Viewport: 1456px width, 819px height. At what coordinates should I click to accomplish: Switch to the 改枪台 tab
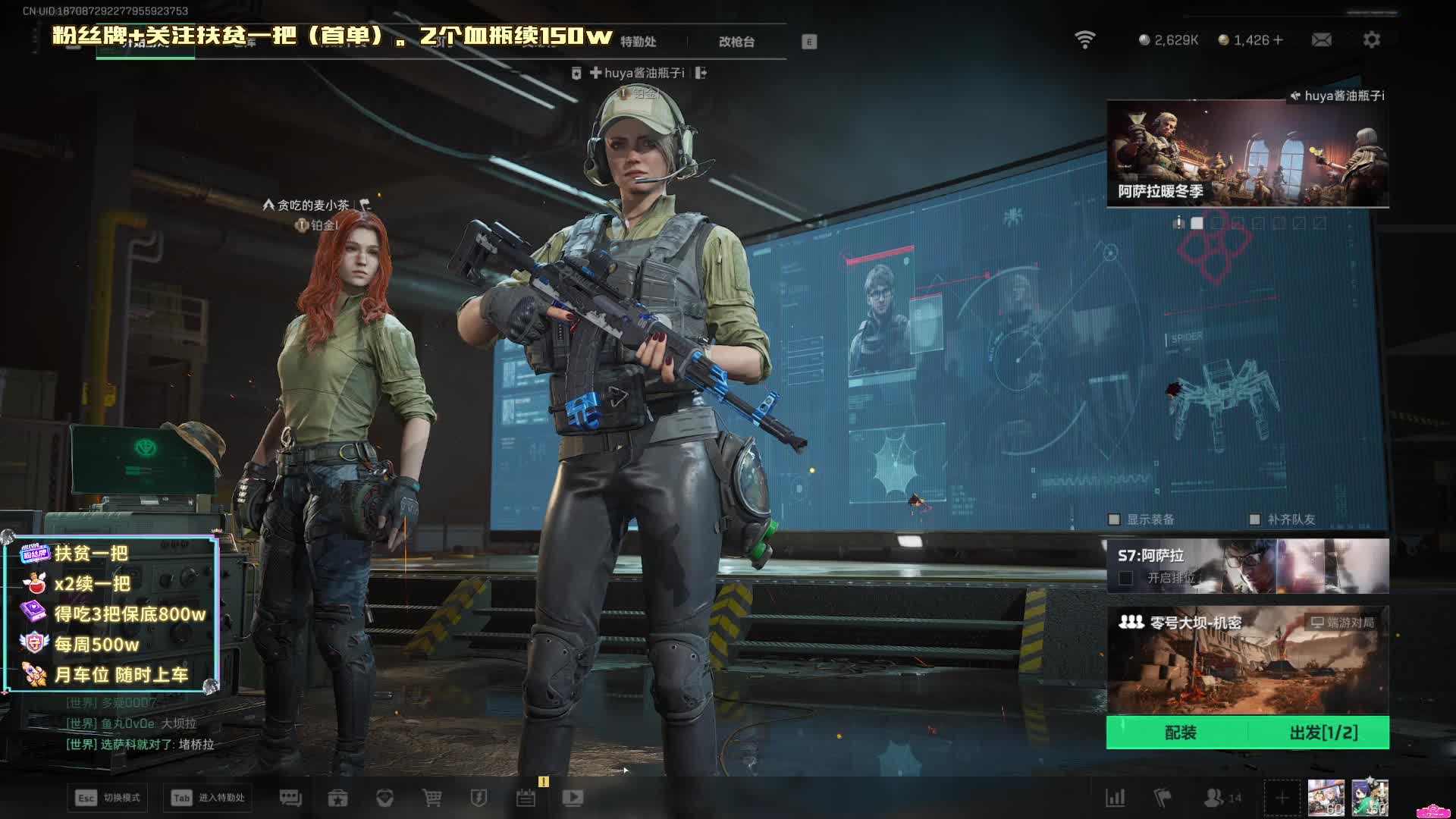(736, 42)
